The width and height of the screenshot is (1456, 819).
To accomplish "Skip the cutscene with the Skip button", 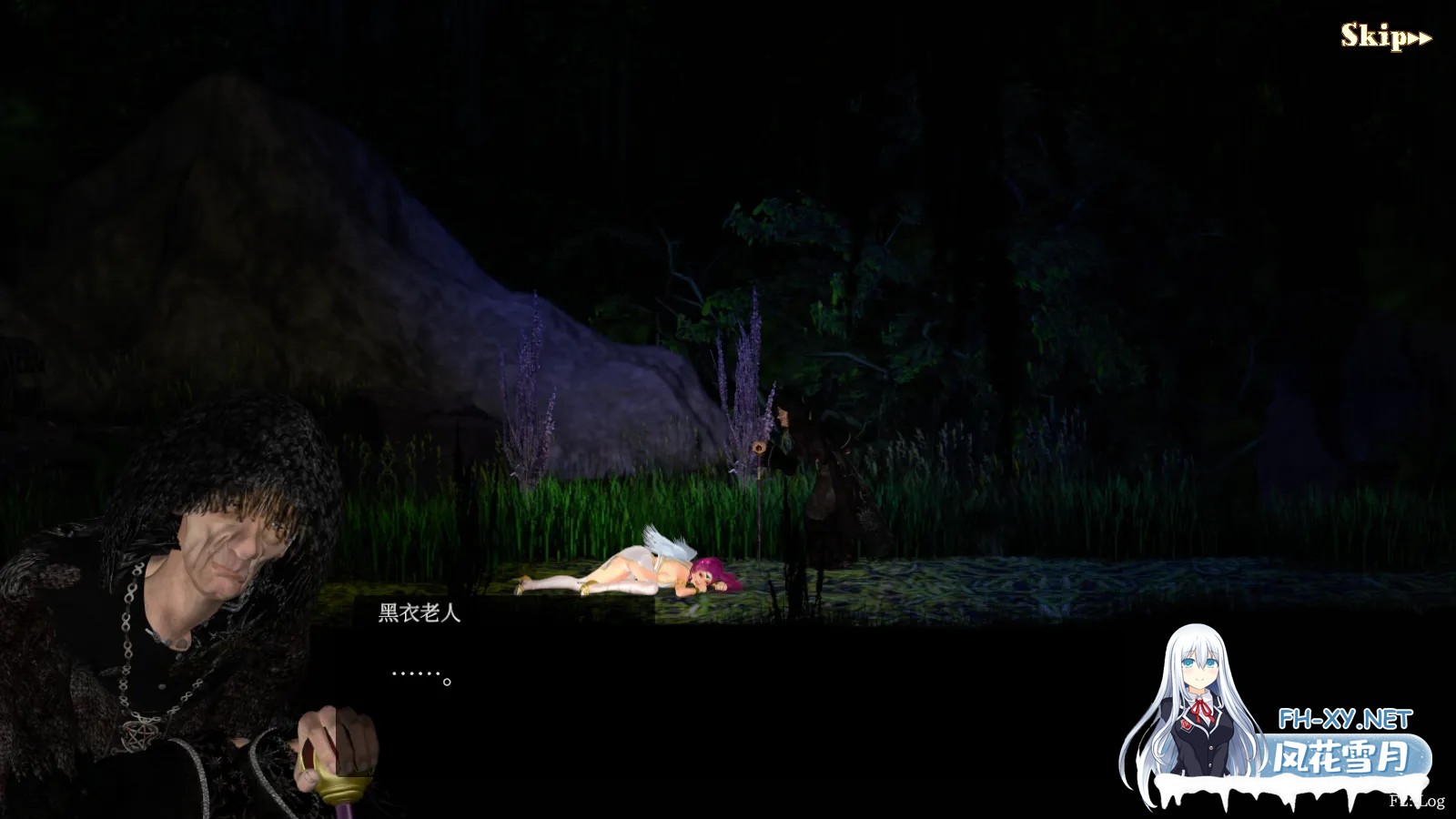I will click(x=1385, y=37).
